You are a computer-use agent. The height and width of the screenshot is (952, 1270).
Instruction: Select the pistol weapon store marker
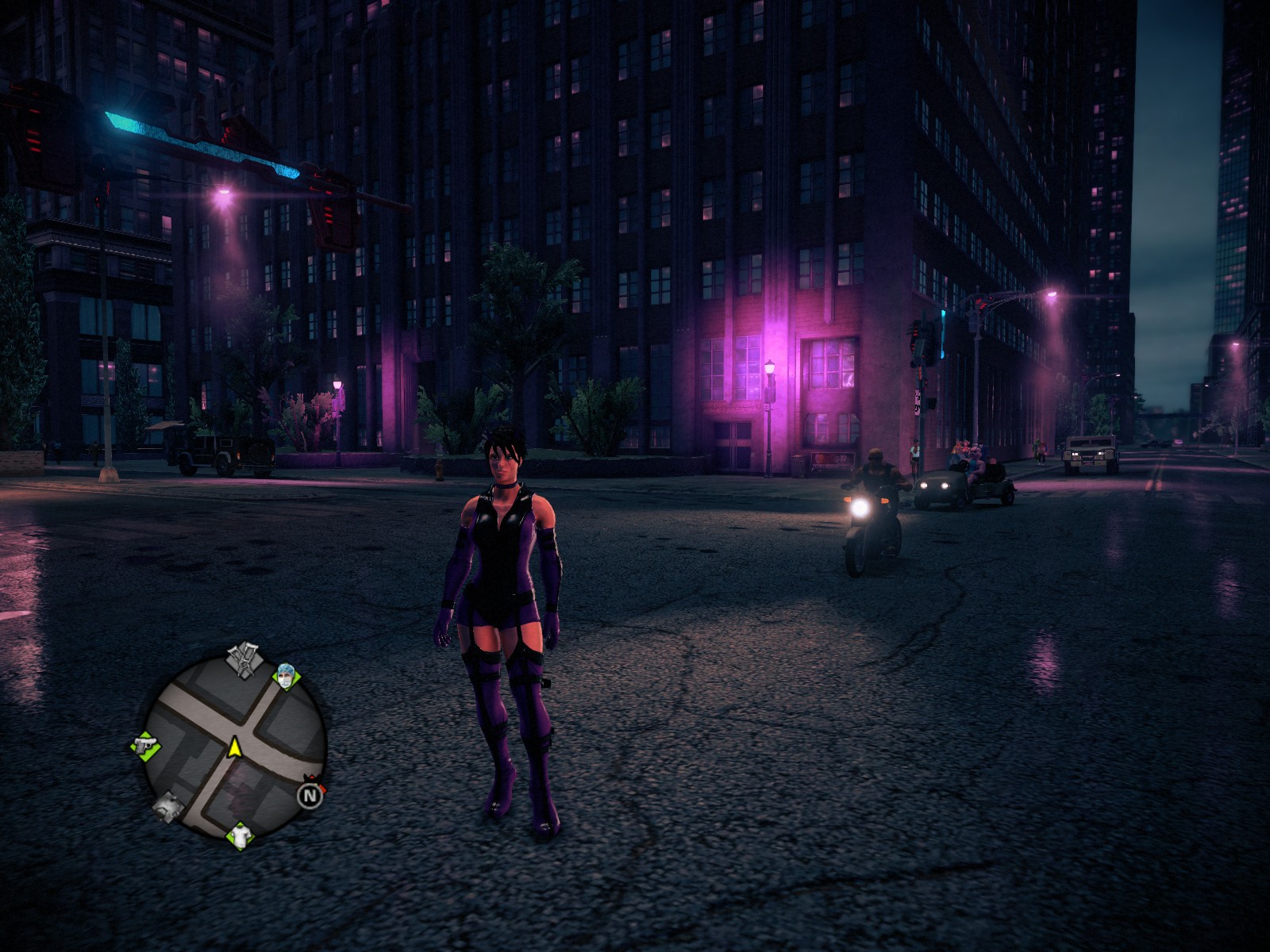point(144,747)
